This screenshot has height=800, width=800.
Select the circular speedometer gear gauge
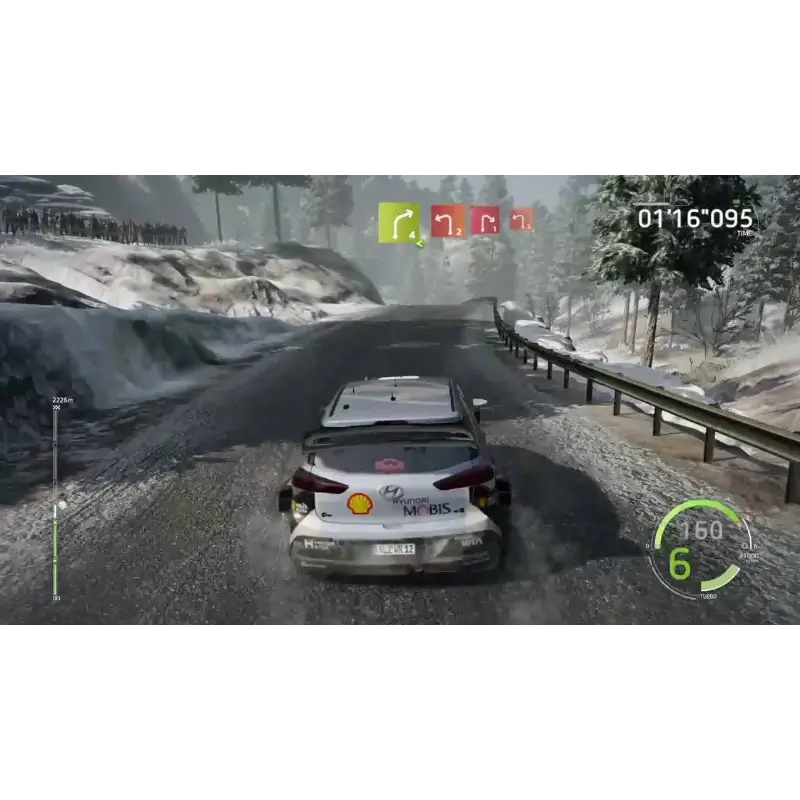click(700, 548)
